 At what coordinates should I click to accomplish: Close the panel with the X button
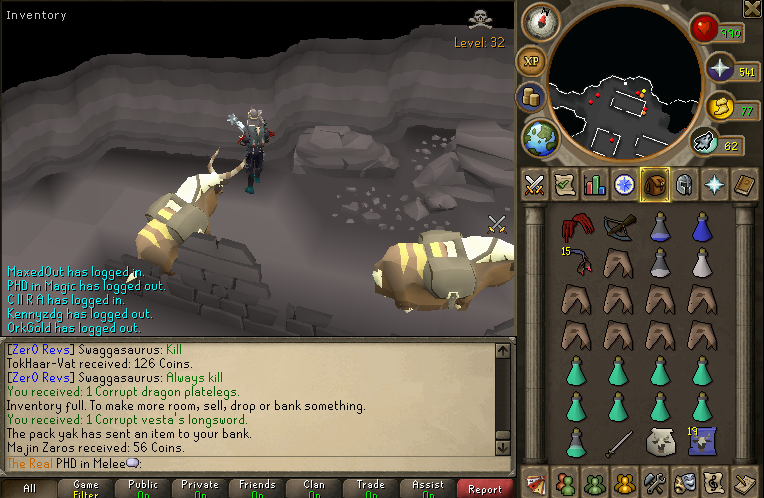click(752, 9)
